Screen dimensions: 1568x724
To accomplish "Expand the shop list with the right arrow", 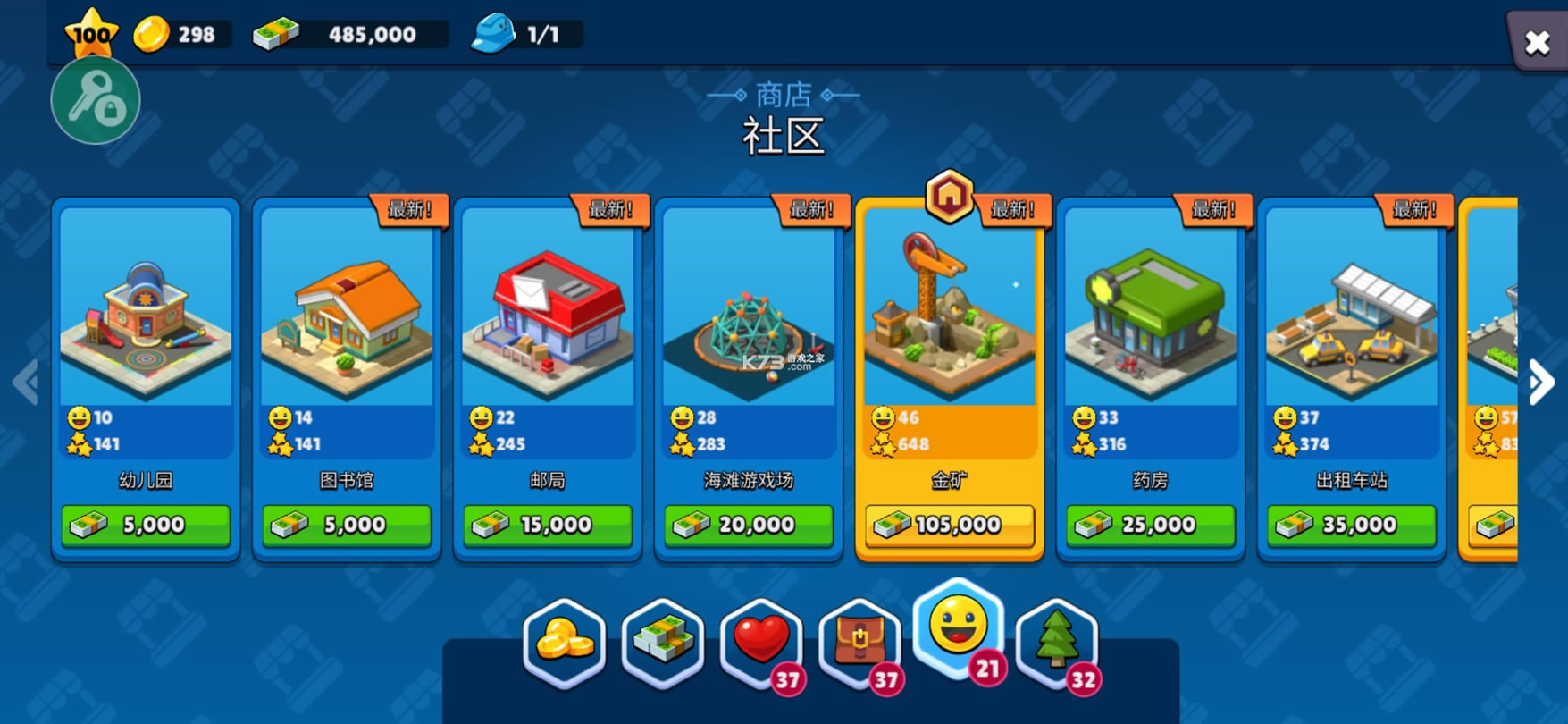I will point(1539,380).
